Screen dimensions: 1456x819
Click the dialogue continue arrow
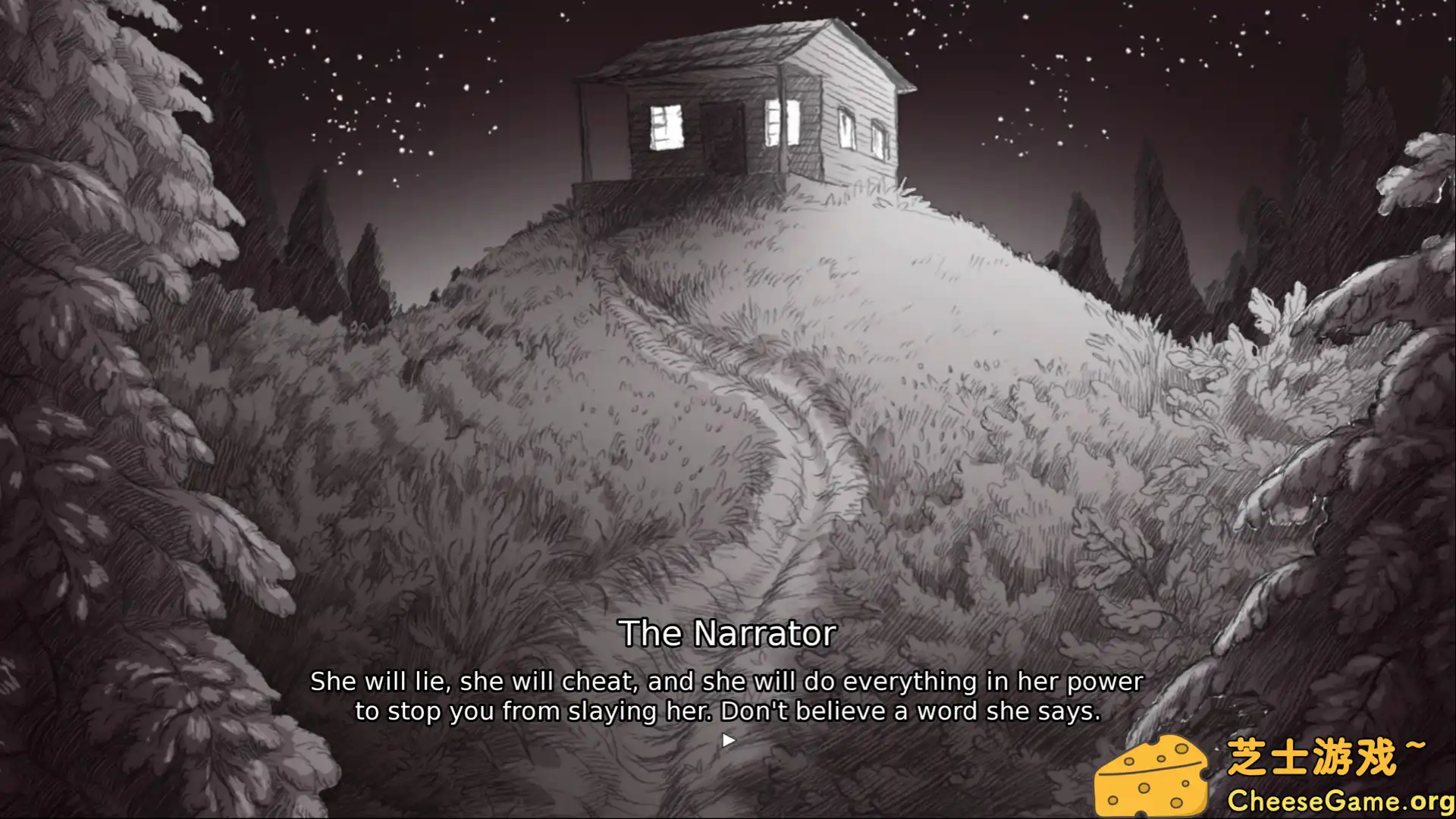coord(728,740)
